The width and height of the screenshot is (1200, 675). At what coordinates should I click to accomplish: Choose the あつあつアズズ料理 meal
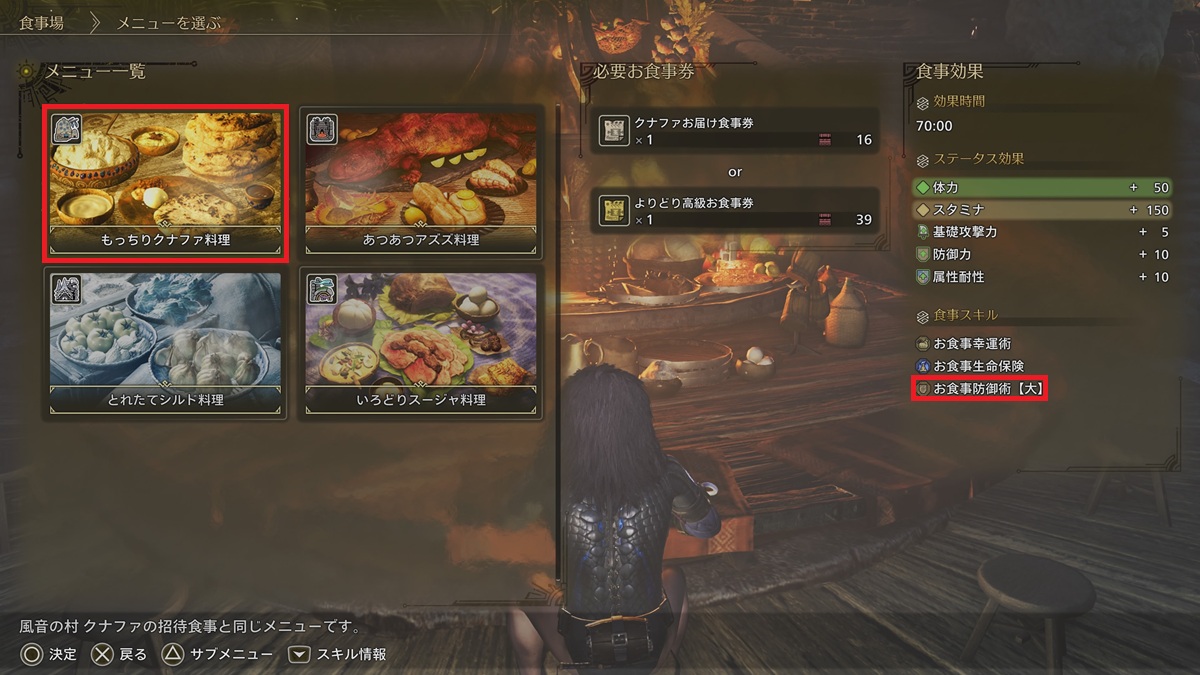click(x=421, y=183)
